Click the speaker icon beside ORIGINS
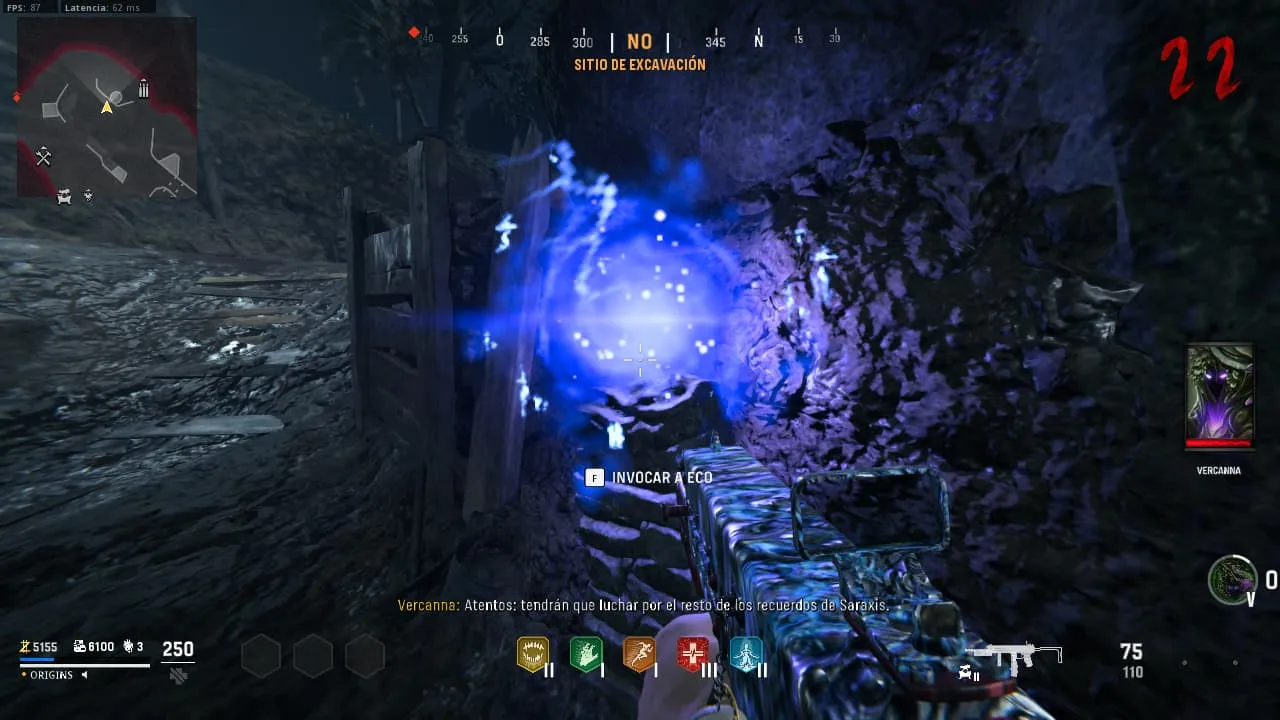This screenshot has height=720, width=1280. 85,675
